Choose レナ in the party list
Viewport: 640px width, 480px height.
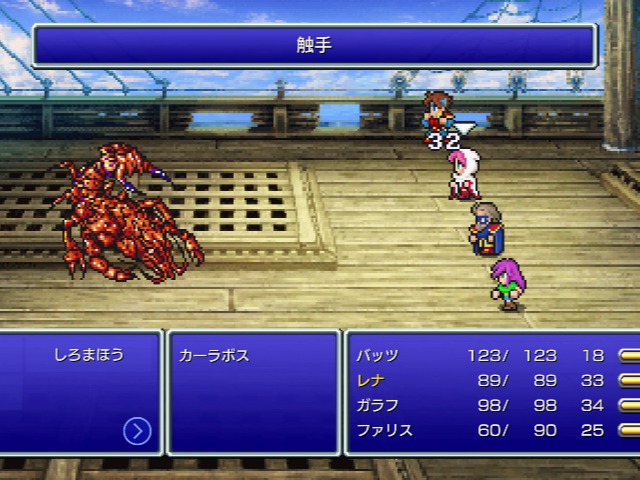coord(369,380)
